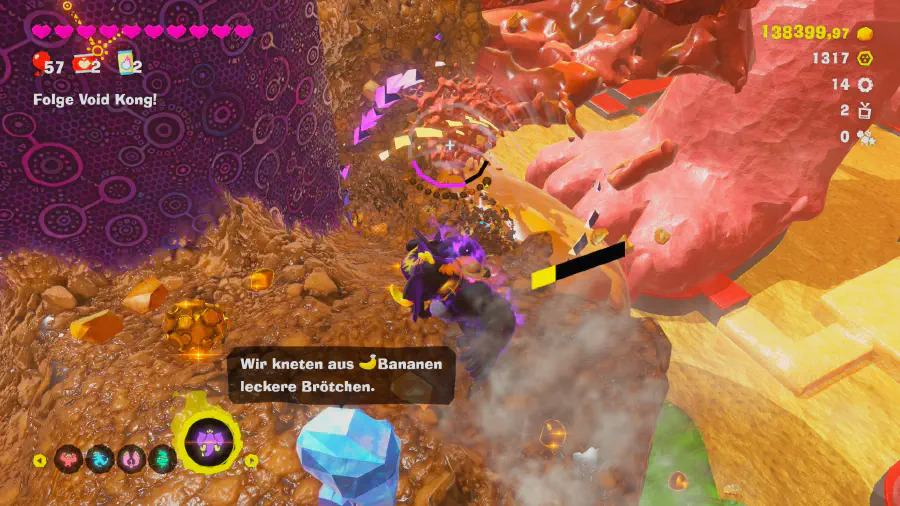Open the 'Folge Void Kong!' objective tracker
Image resolution: width=900 pixels, height=506 pixels.
[95, 100]
